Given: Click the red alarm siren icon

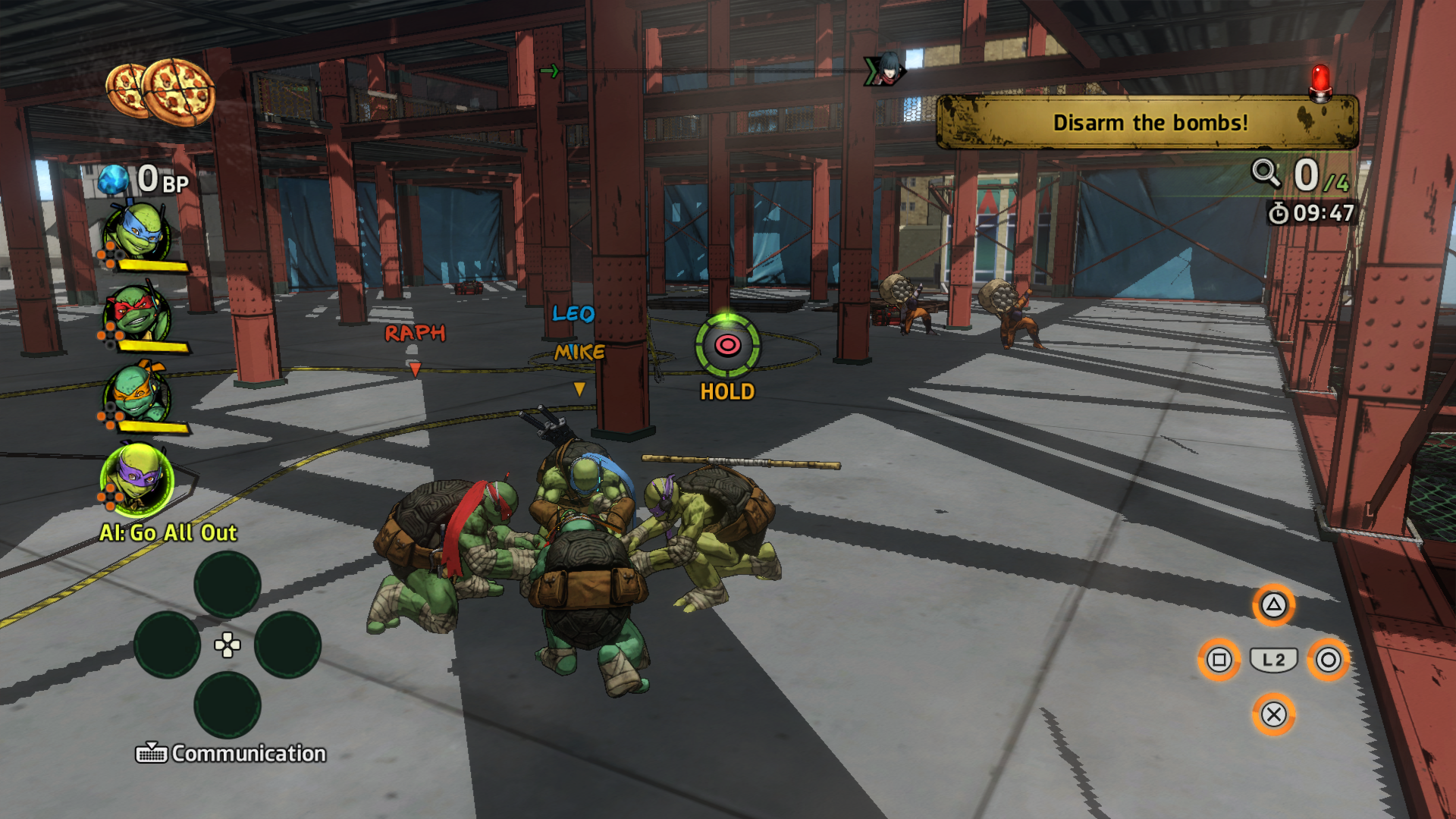Looking at the screenshot, I should click(1320, 82).
